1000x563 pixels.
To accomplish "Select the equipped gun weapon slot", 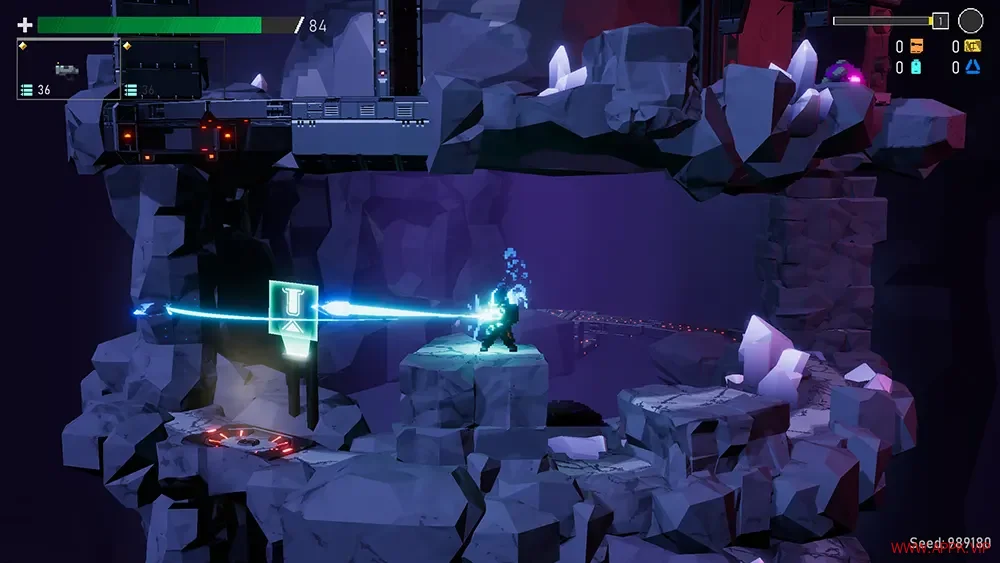I will (67, 69).
